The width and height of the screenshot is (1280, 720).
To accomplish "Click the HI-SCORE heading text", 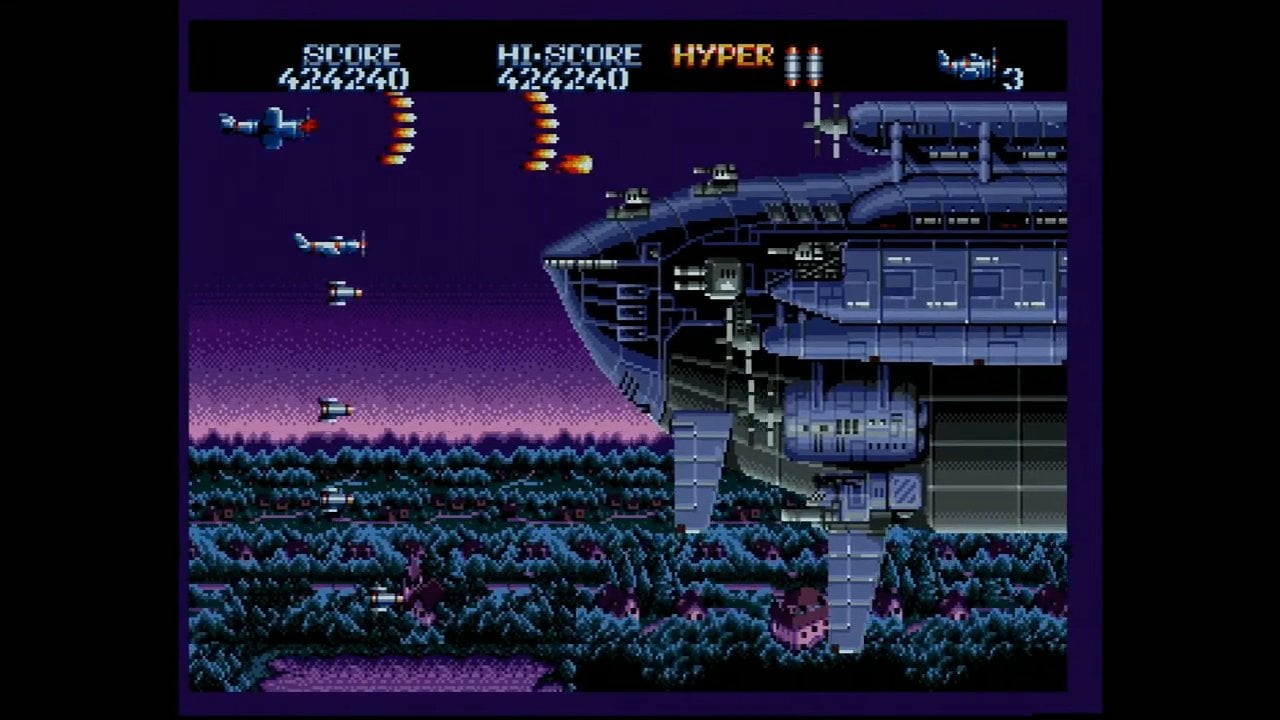I will point(565,55).
